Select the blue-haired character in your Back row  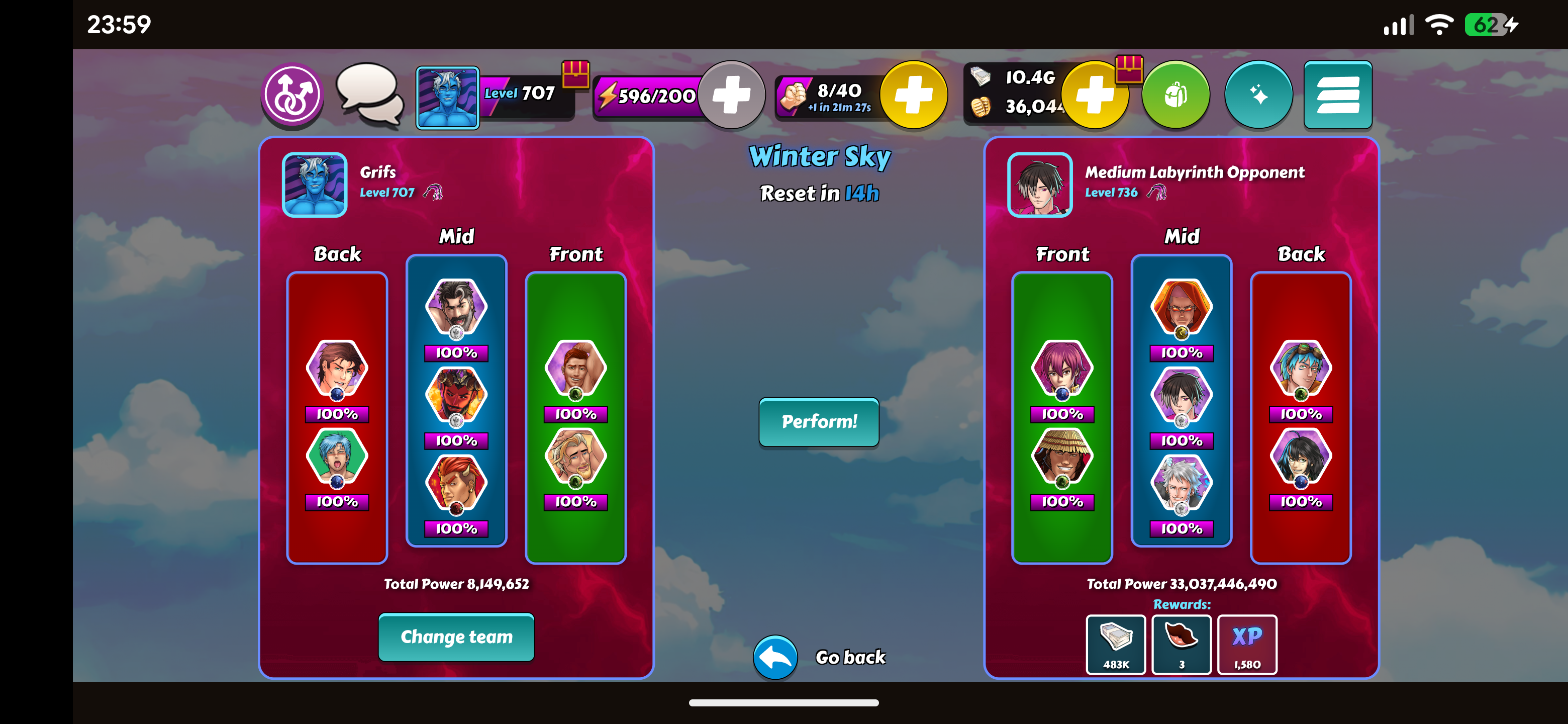pyautogui.click(x=337, y=457)
